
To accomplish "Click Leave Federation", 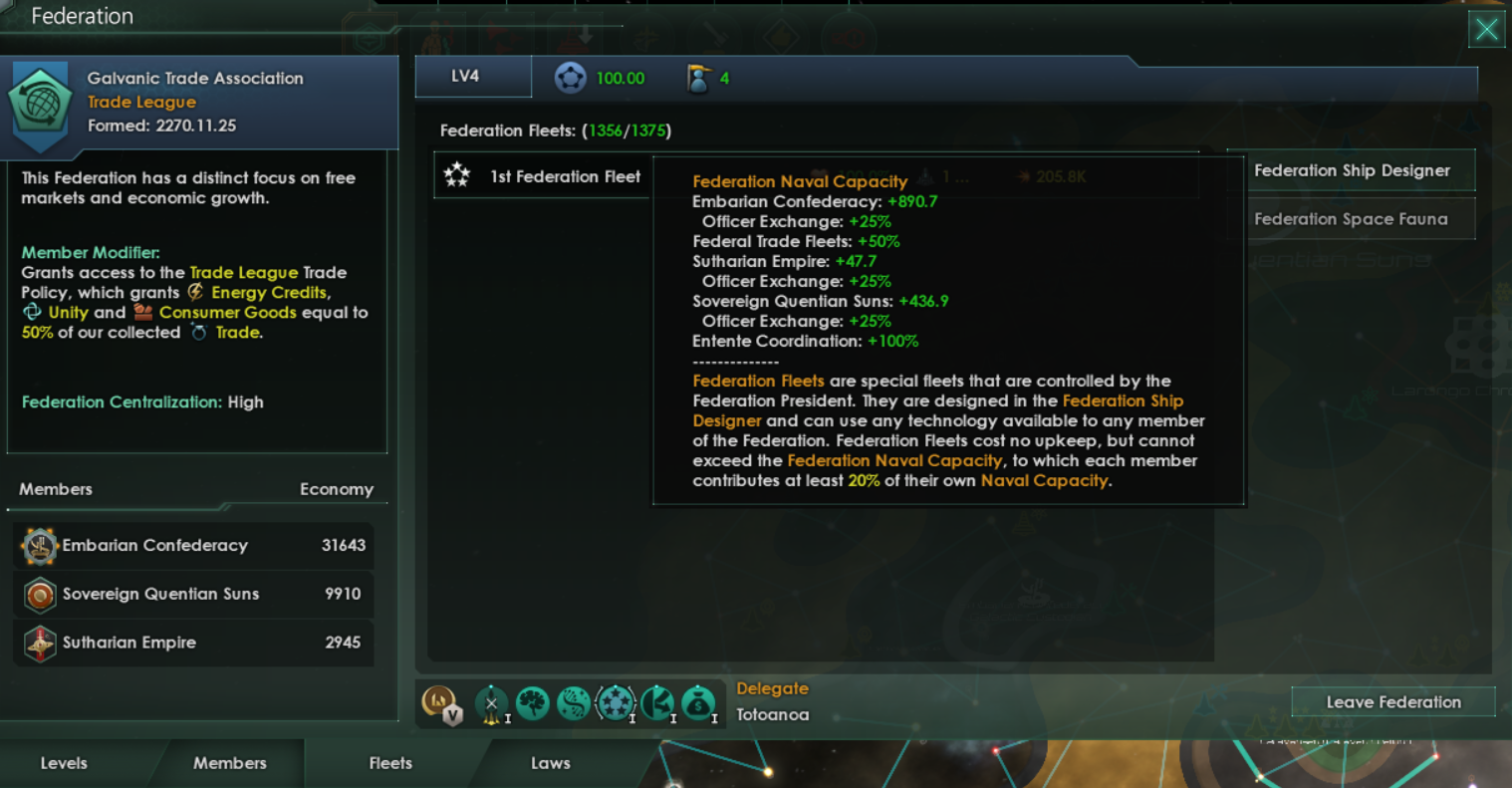I will [x=1392, y=701].
